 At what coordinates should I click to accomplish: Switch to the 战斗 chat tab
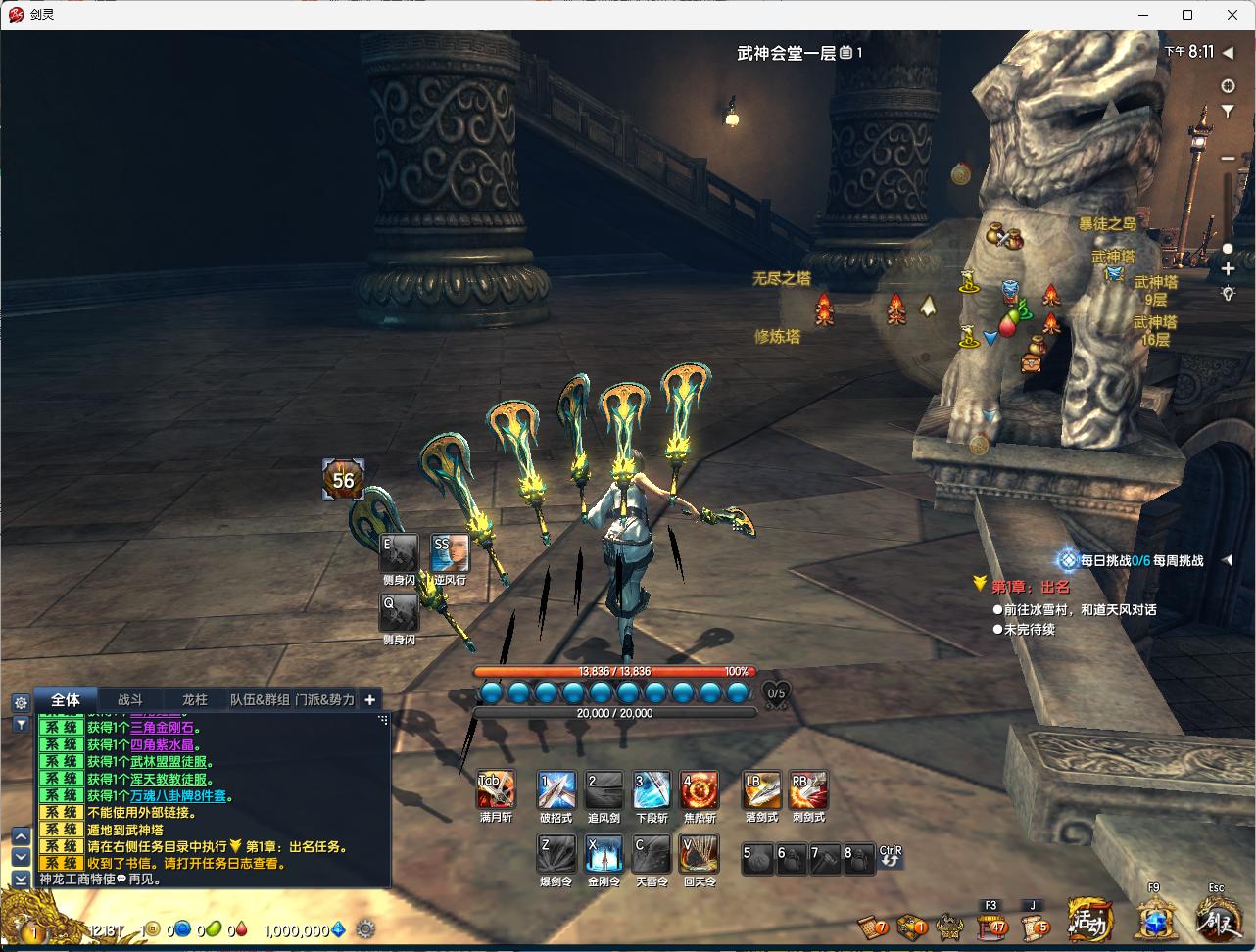click(130, 699)
